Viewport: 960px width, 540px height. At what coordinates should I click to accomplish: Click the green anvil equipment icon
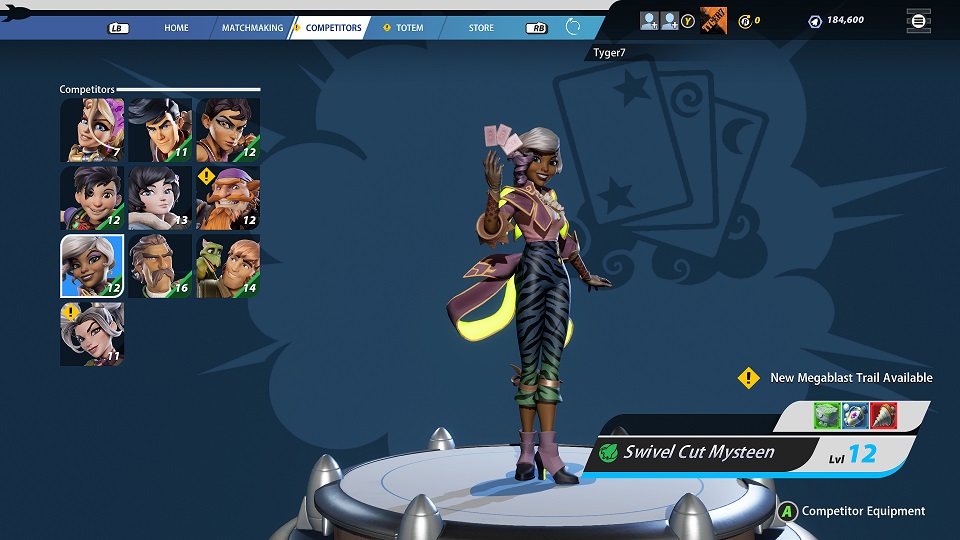pos(826,415)
